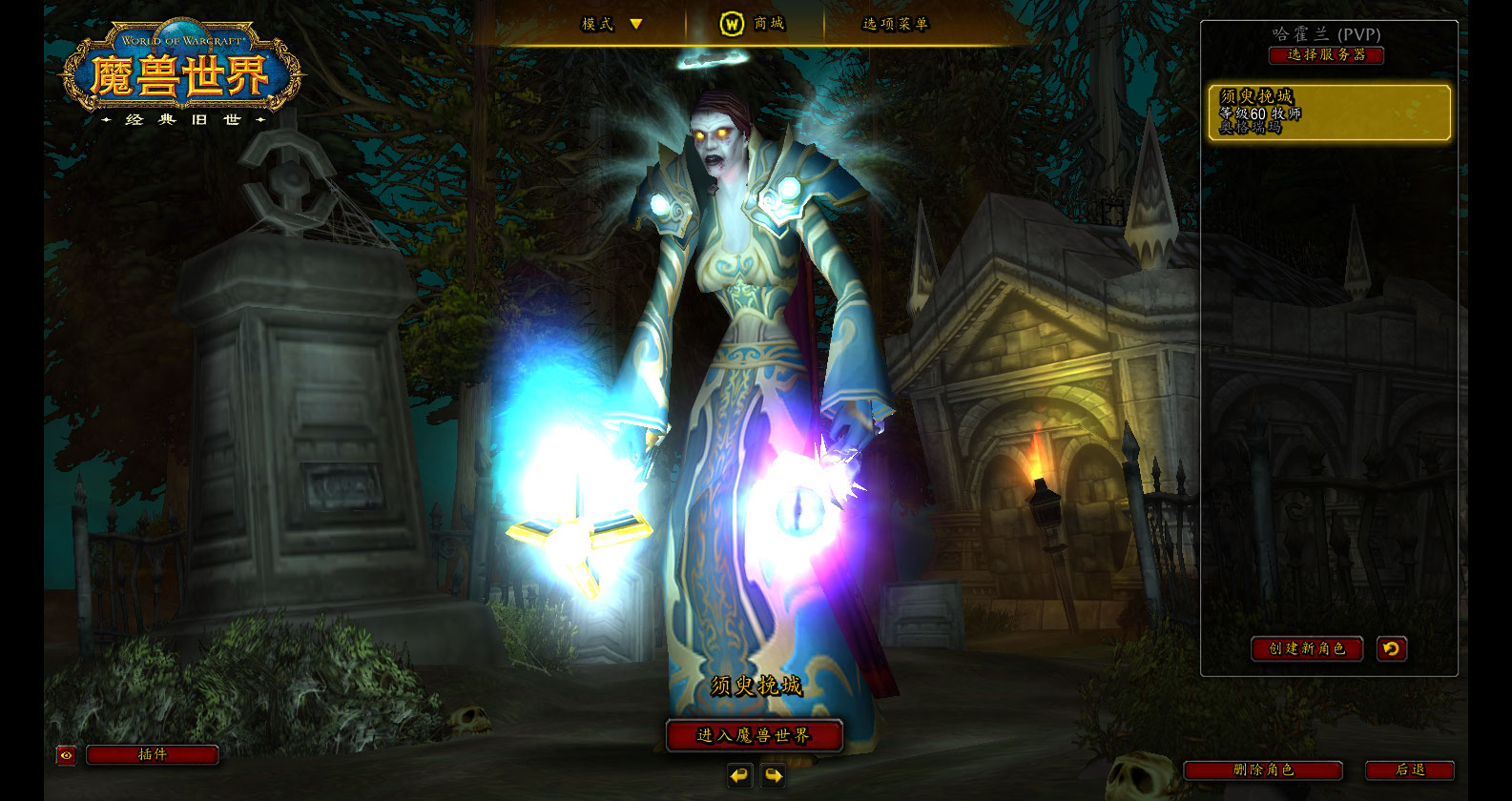Rotate character with the right arrow button
Viewport: 1512px width, 801px height.
pos(774,776)
